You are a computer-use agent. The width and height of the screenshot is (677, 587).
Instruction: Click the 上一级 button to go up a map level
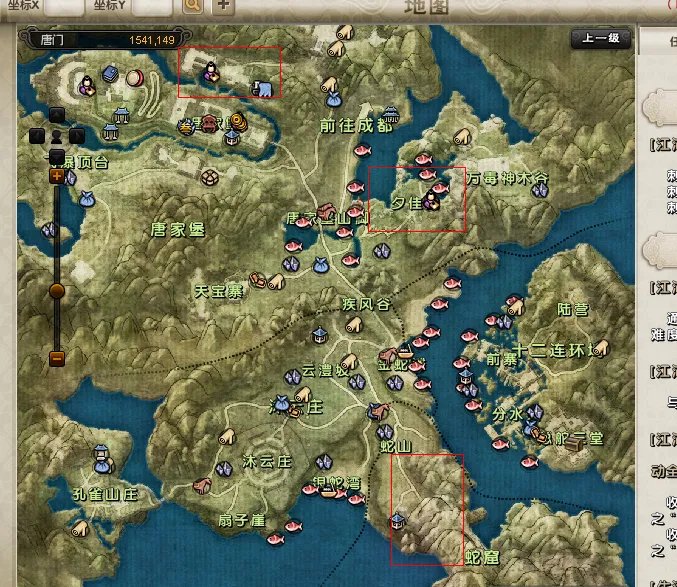(601, 39)
